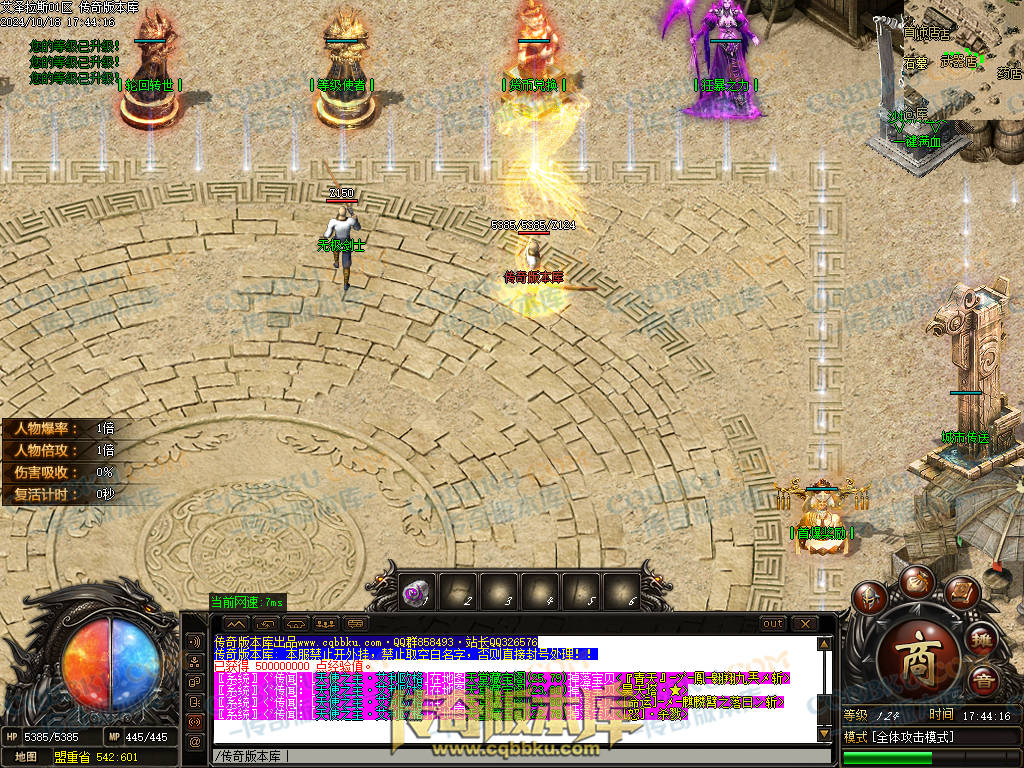Toggle the @ chat channel button
This screenshot has height=768, width=1024.
click(194, 741)
